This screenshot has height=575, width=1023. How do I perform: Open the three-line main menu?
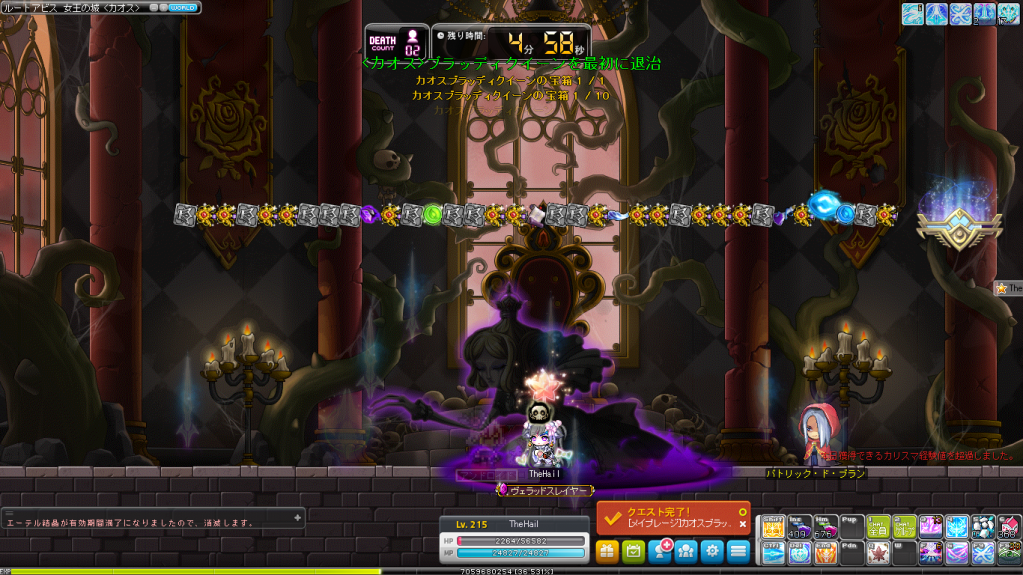click(738, 550)
